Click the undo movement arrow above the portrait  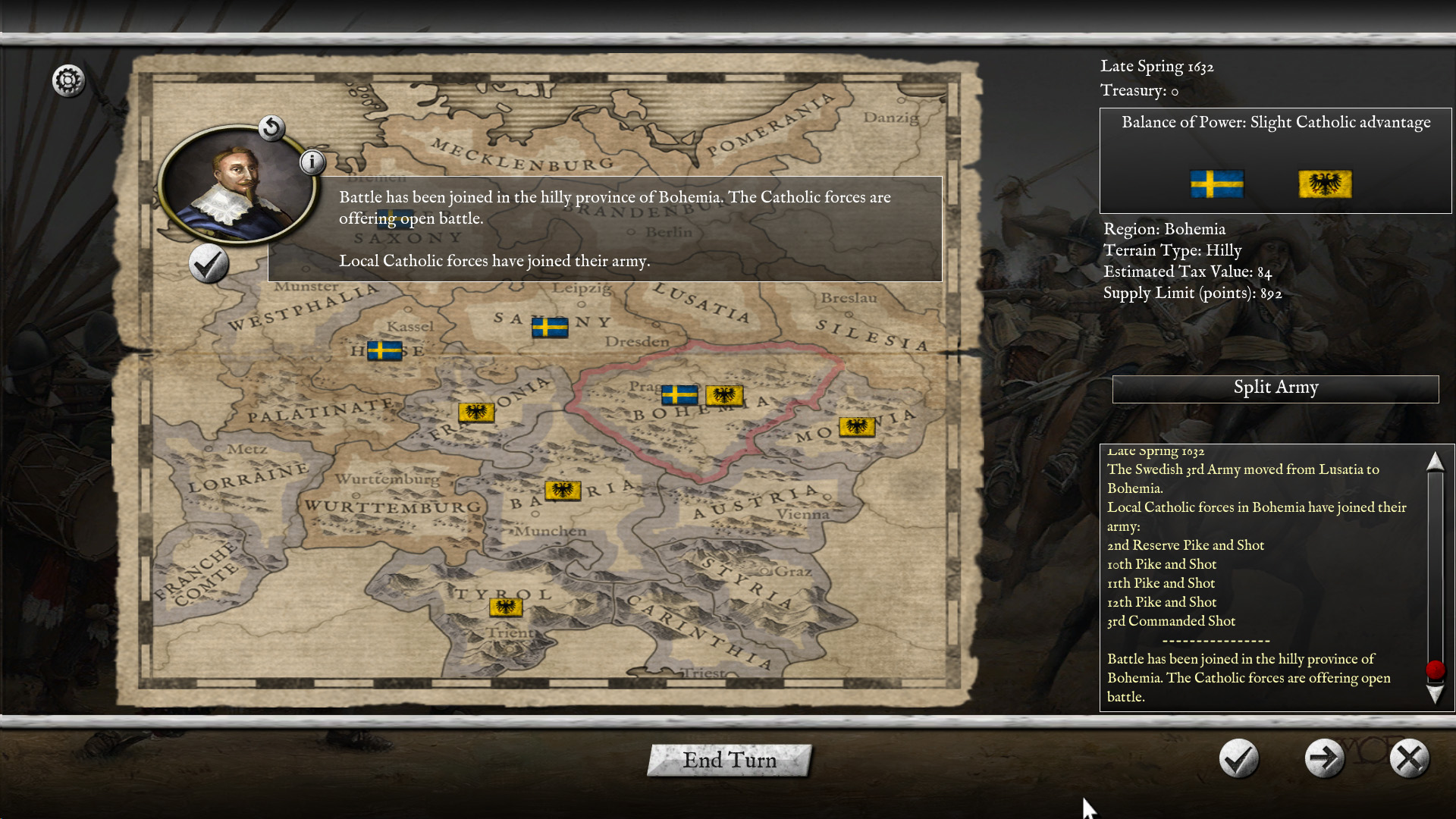[271, 129]
